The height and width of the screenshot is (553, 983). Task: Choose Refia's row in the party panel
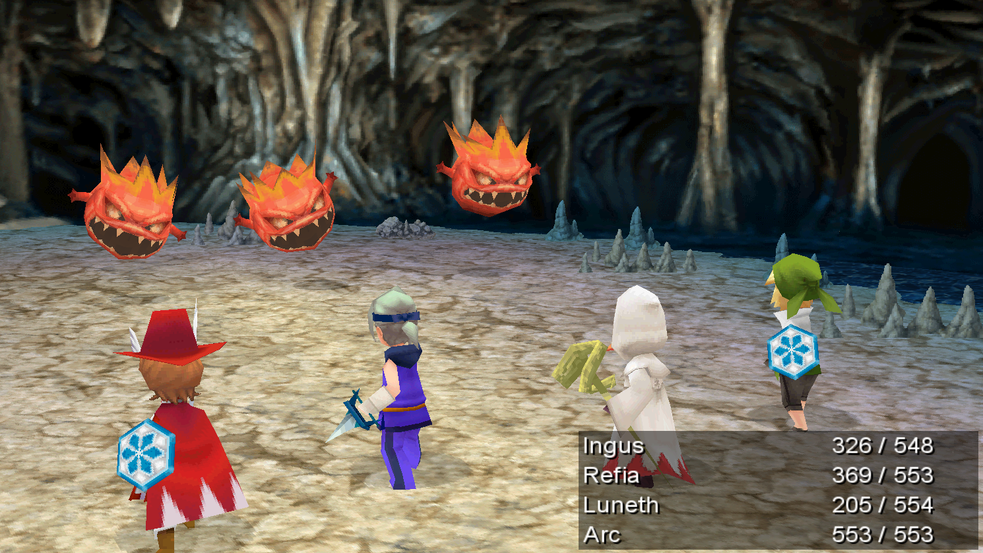(x=611, y=475)
